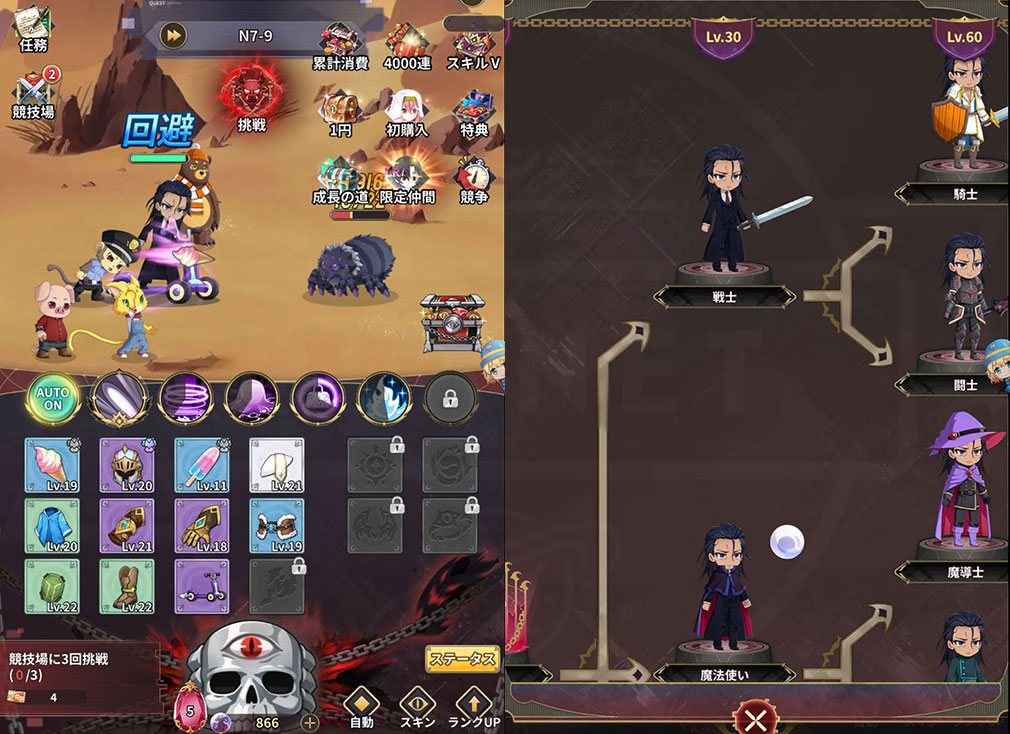Open the 競争 competition event

pyautogui.click(x=474, y=179)
